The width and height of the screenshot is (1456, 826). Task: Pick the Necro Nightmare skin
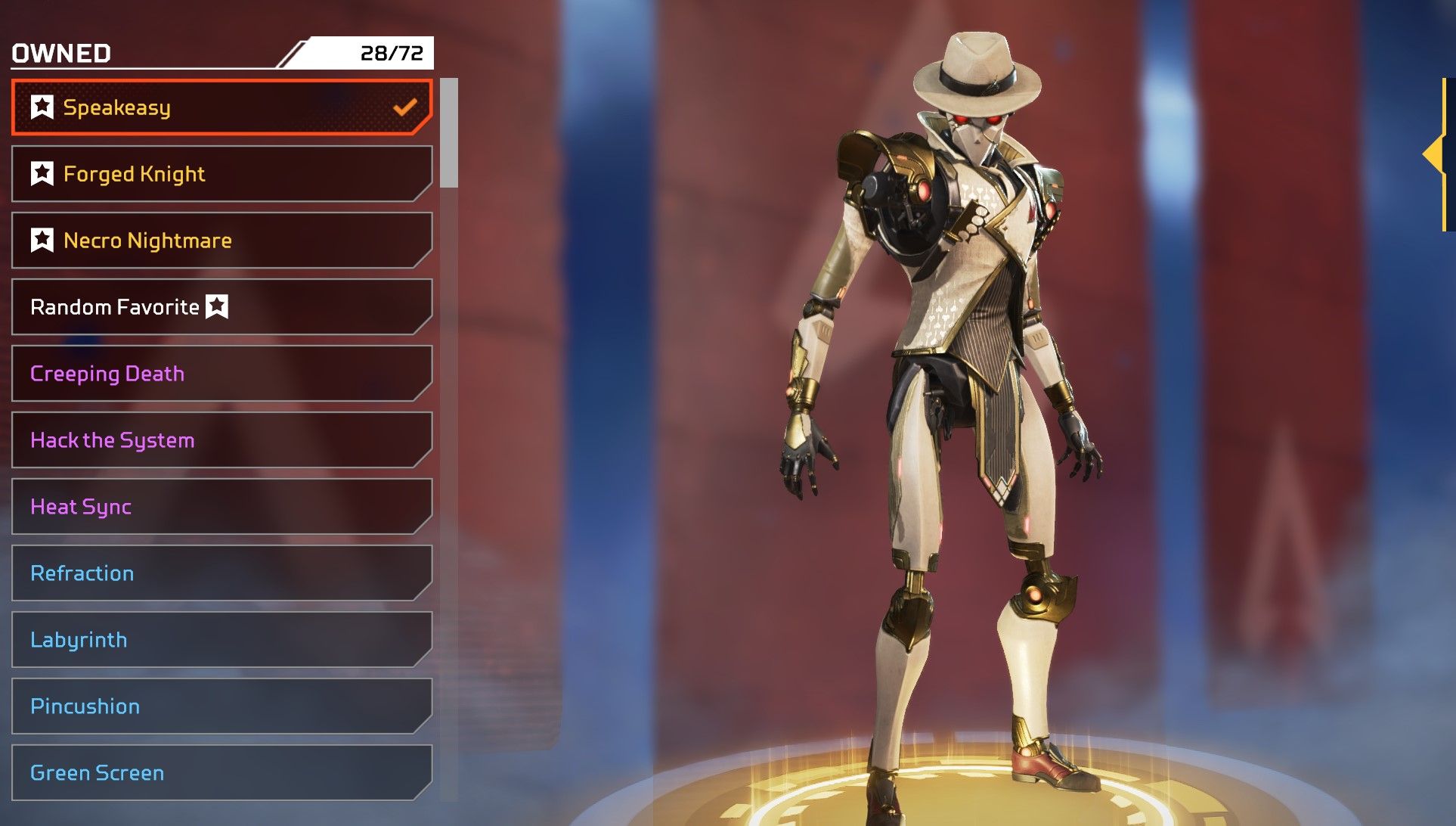221,241
